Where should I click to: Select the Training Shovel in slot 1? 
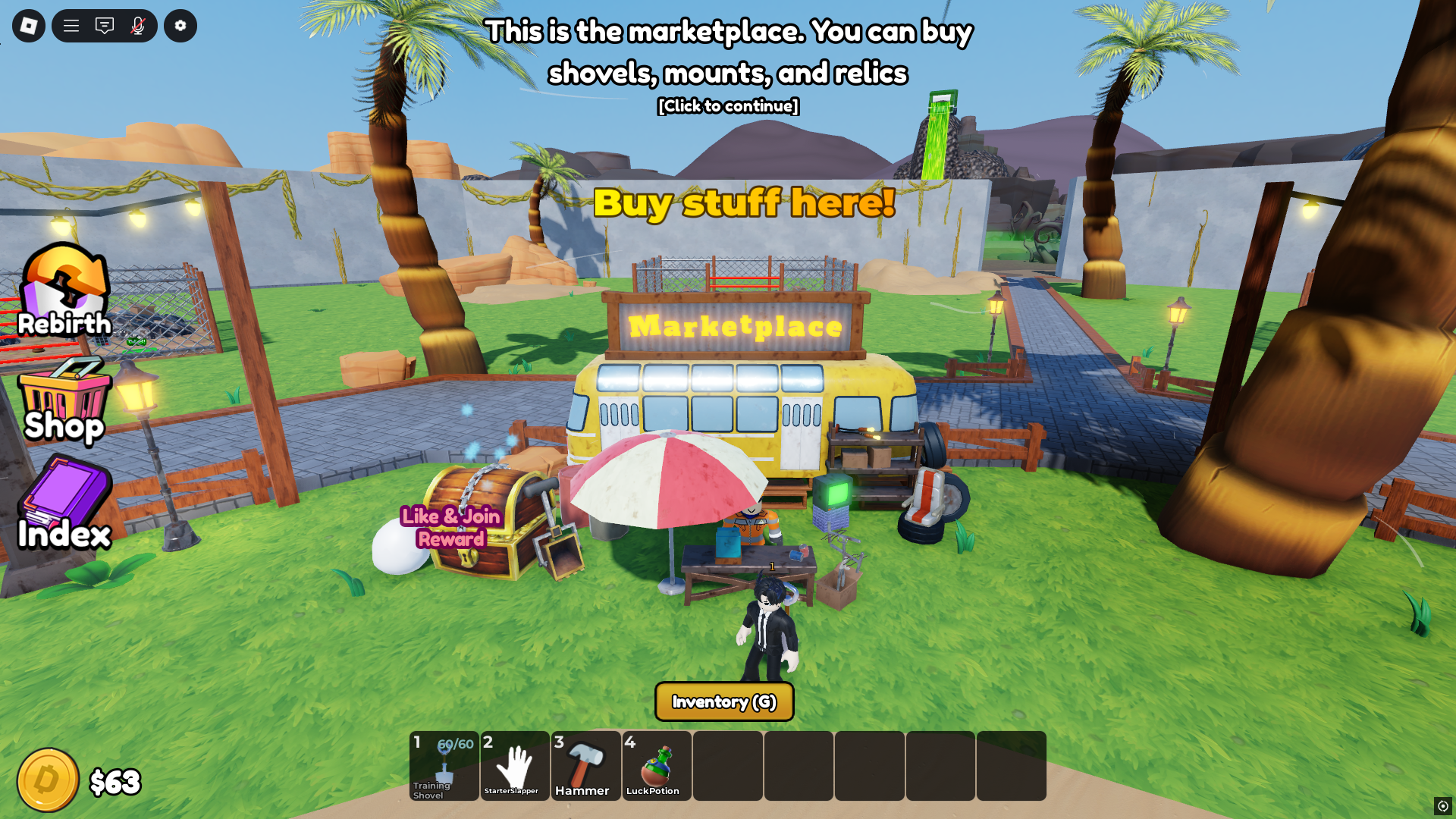[x=444, y=766]
